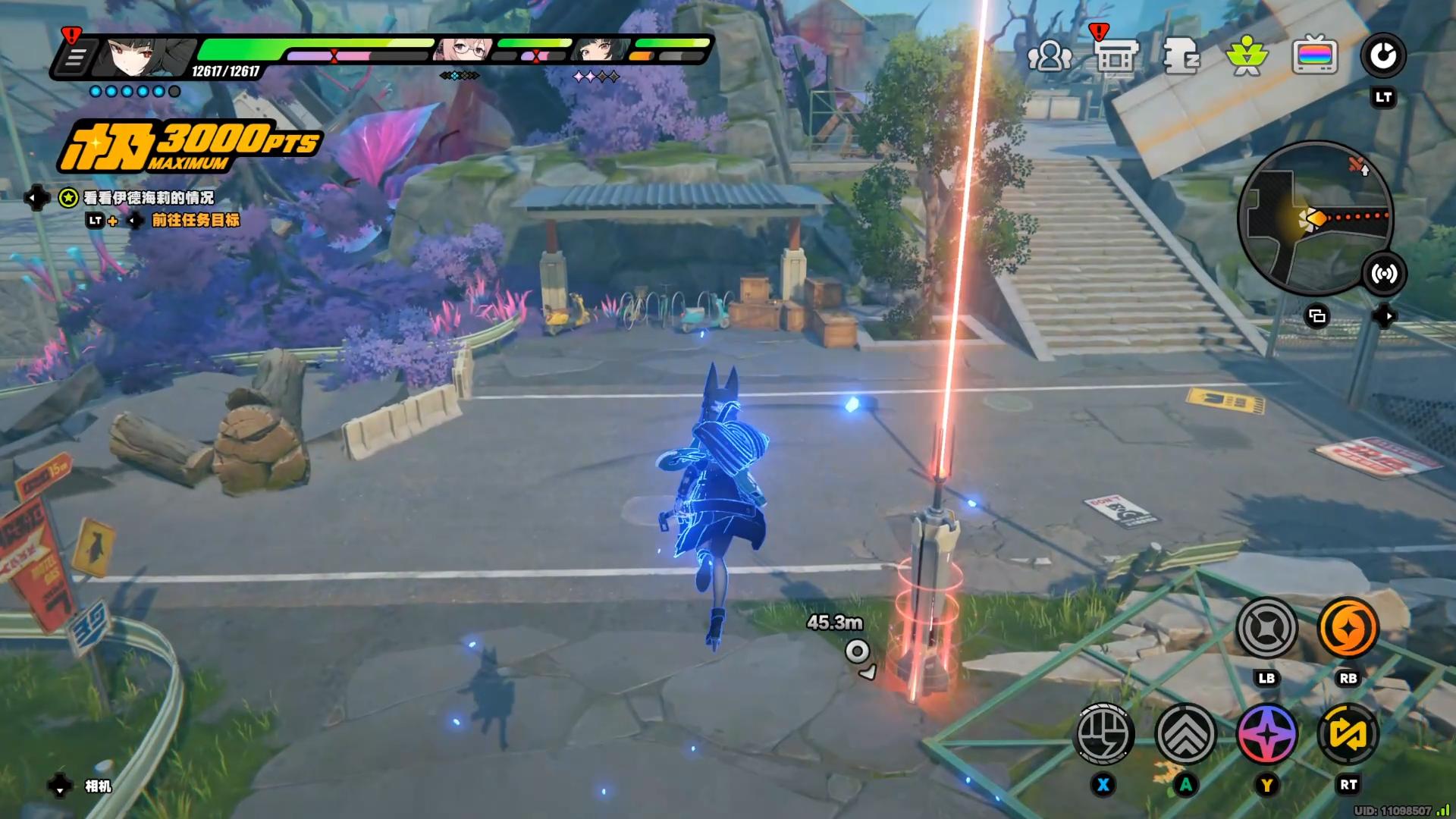Image resolution: width=1456 pixels, height=819 pixels.
Task: Select the quest tracker objective text
Action: coord(149,198)
